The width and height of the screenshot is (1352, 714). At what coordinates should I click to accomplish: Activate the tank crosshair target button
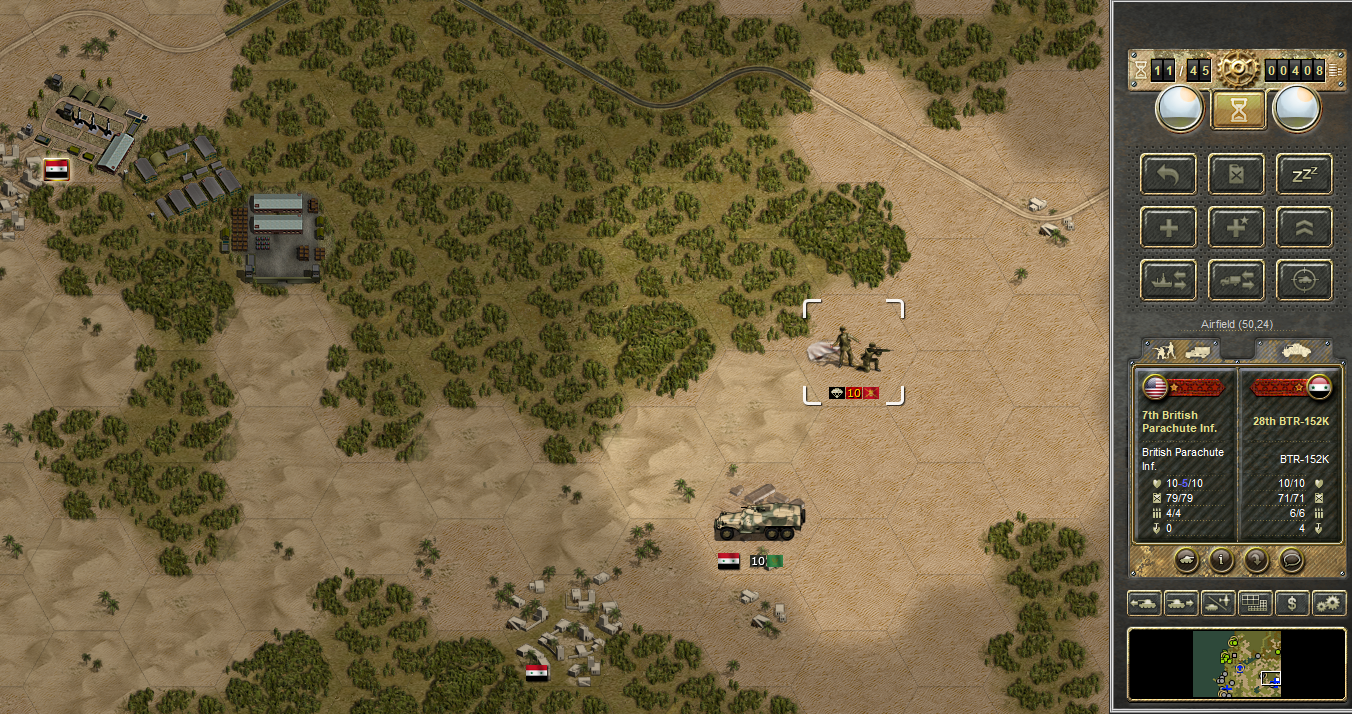tap(1304, 281)
